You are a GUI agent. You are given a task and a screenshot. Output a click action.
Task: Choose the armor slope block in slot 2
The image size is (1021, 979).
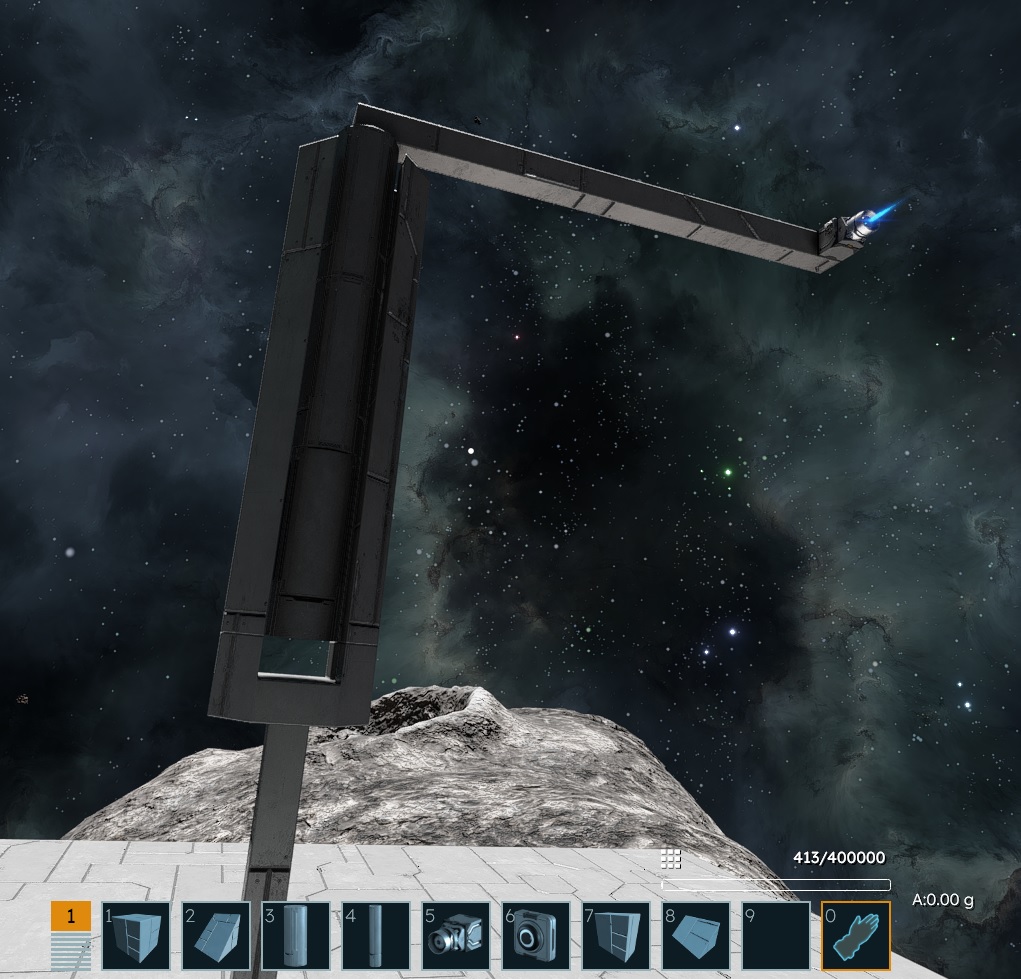tap(216, 936)
